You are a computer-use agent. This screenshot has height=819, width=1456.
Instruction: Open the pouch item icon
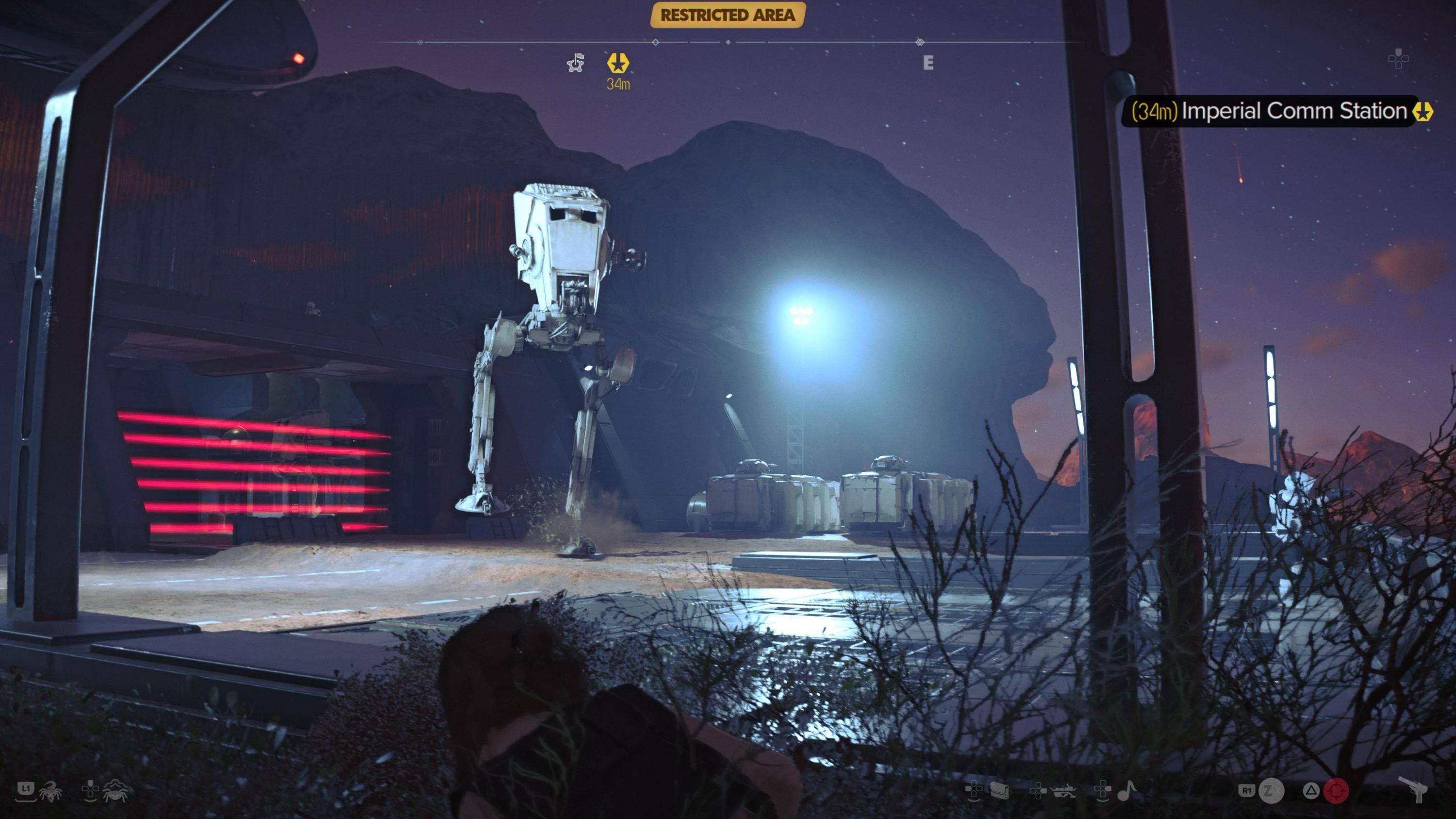pos(999,791)
